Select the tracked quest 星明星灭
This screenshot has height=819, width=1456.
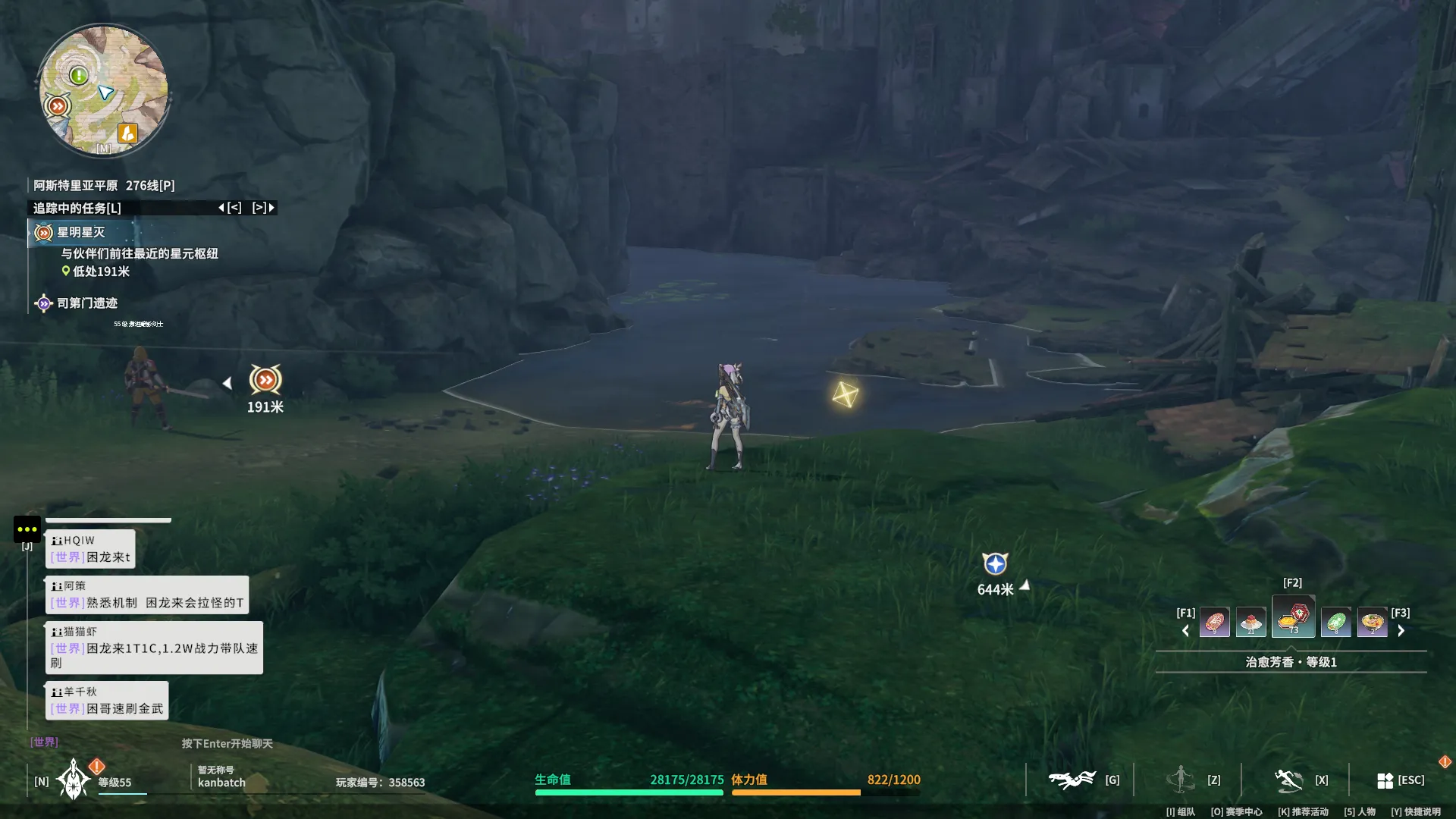tap(80, 233)
